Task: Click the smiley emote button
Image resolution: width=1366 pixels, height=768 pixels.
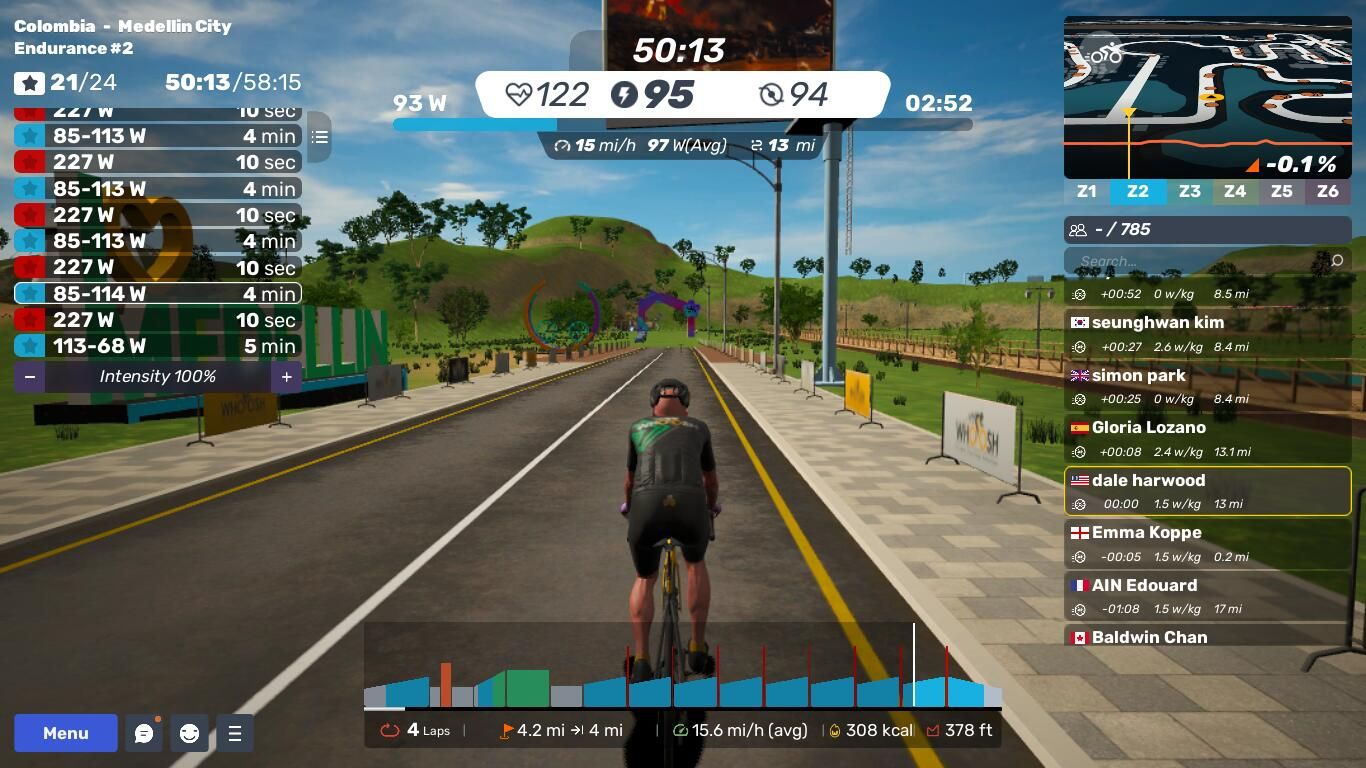Action: pos(189,733)
